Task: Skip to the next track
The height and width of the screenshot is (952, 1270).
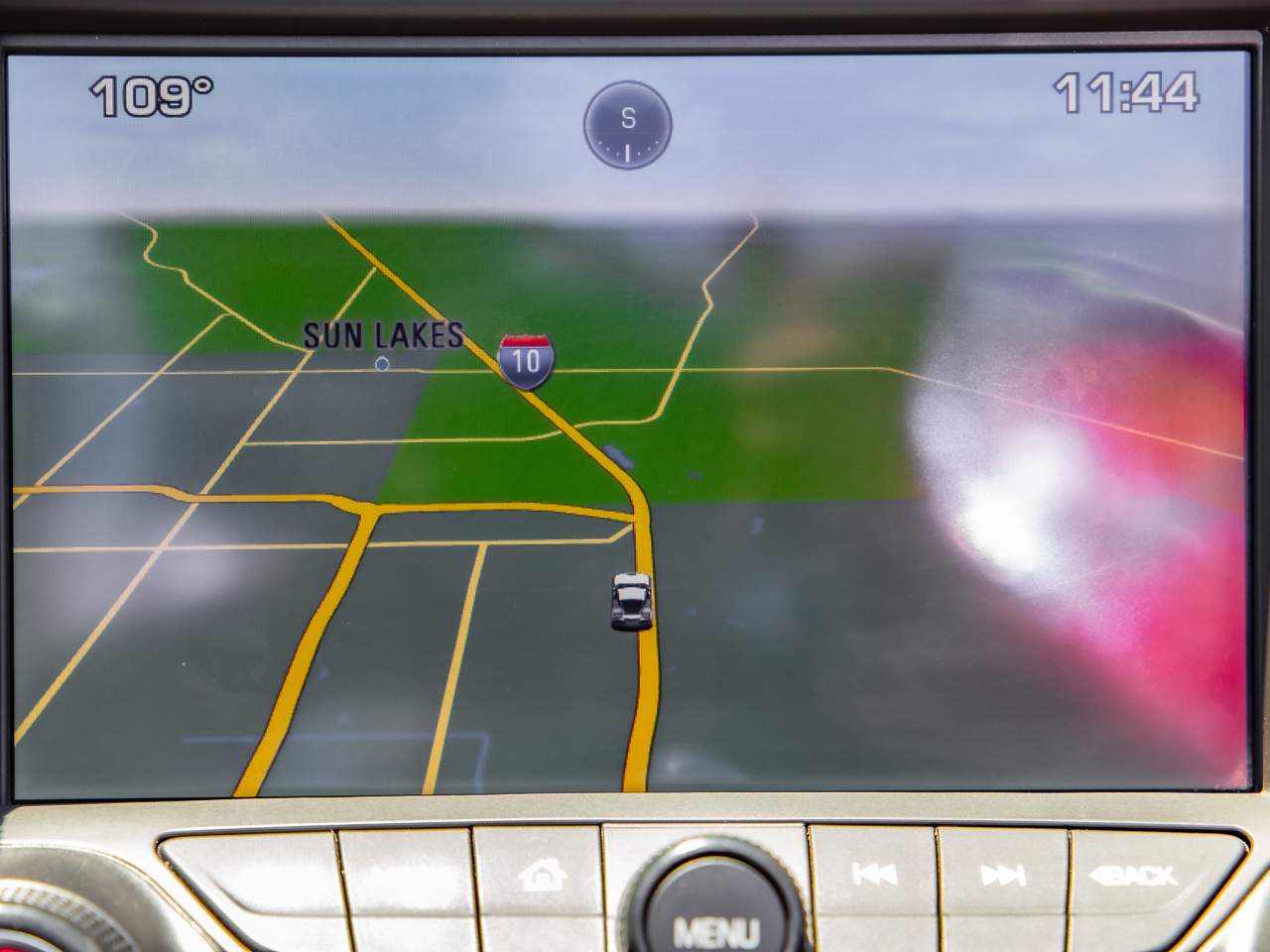Action: click(x=1002, y=875)
